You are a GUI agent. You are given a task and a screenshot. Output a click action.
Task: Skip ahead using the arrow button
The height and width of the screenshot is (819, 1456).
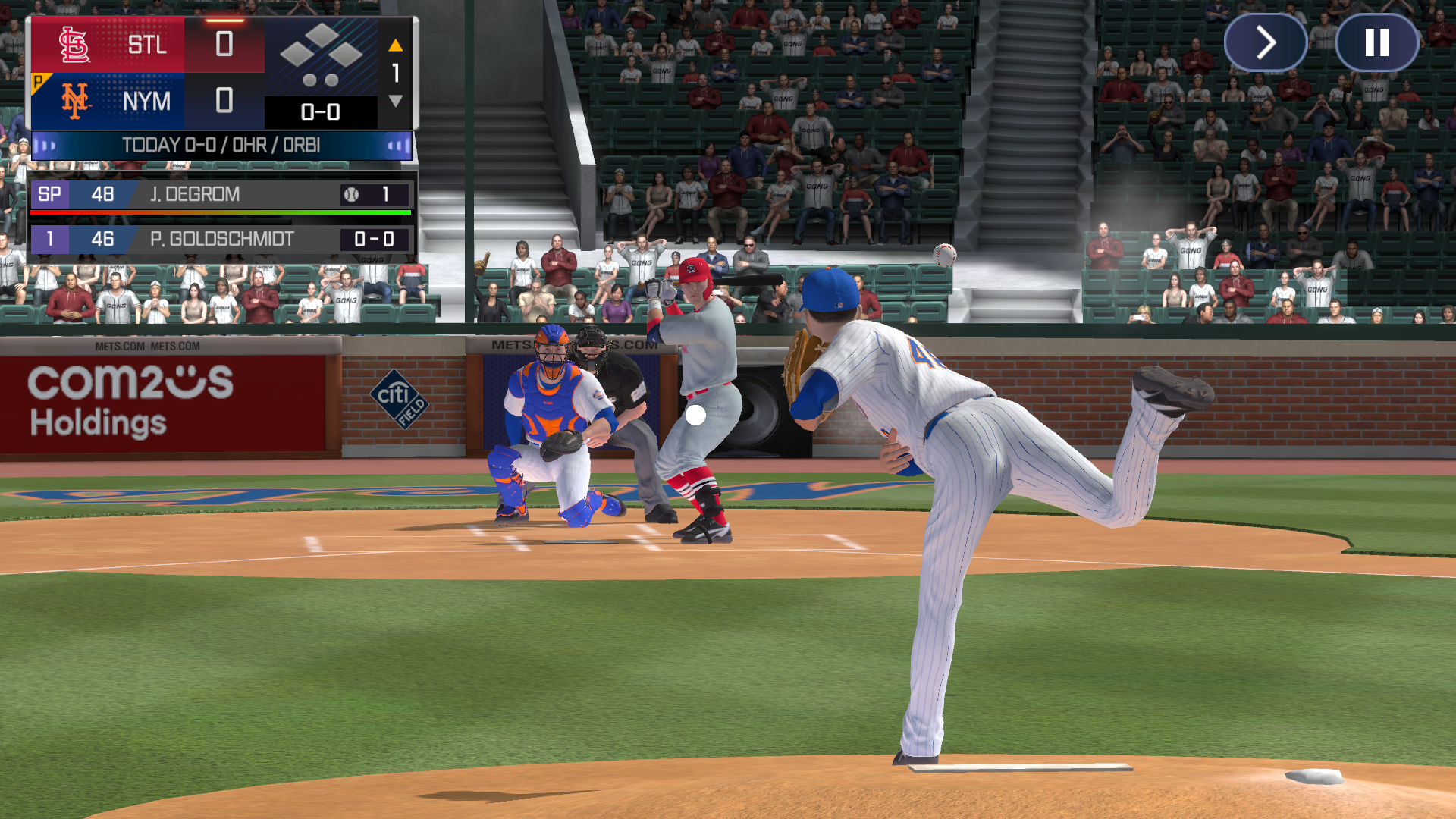[1265, 43]
